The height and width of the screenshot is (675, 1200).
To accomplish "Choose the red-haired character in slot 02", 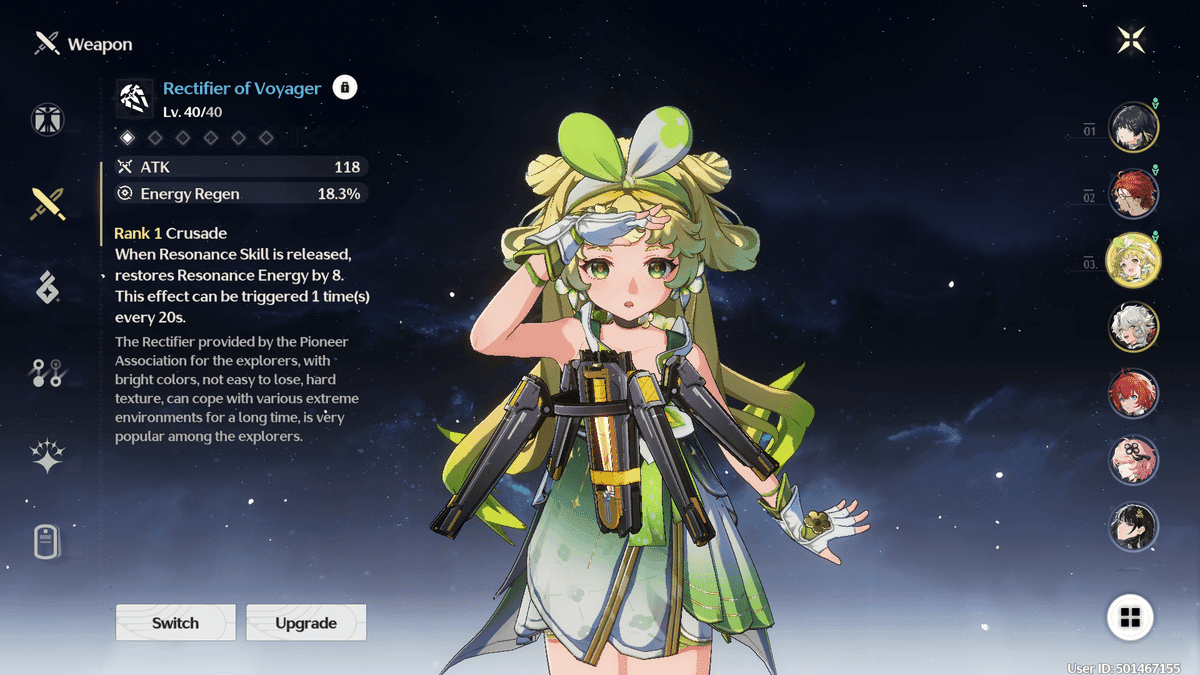I will [x=1134, y=194].
